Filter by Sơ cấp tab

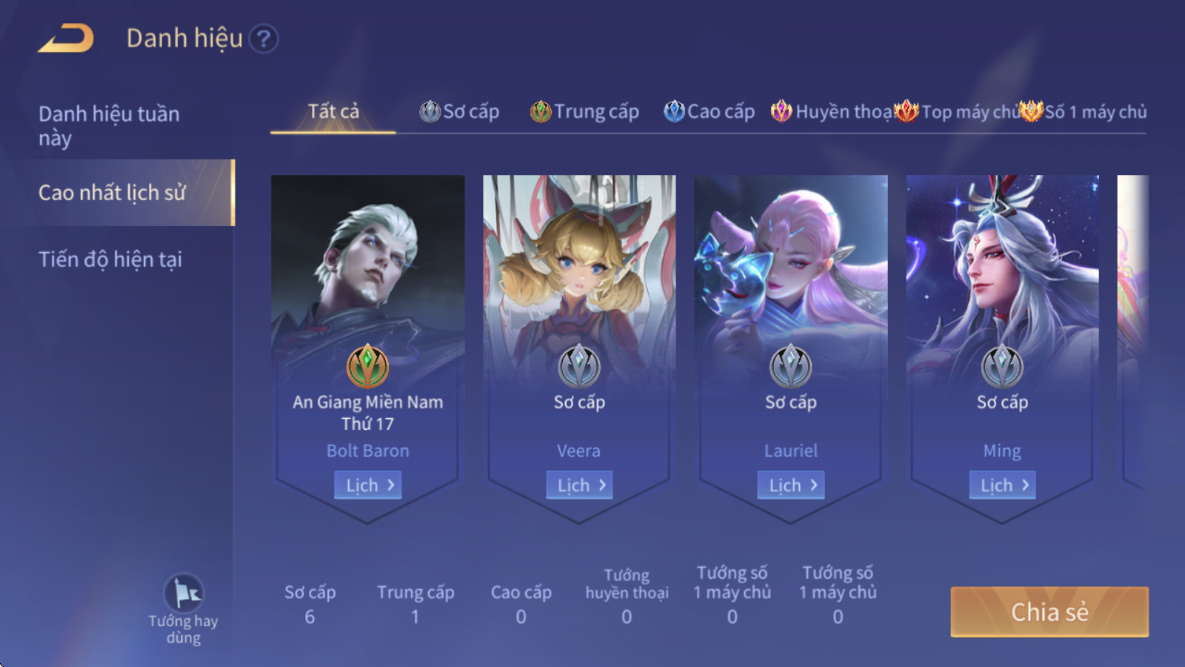tap(460, 112)
